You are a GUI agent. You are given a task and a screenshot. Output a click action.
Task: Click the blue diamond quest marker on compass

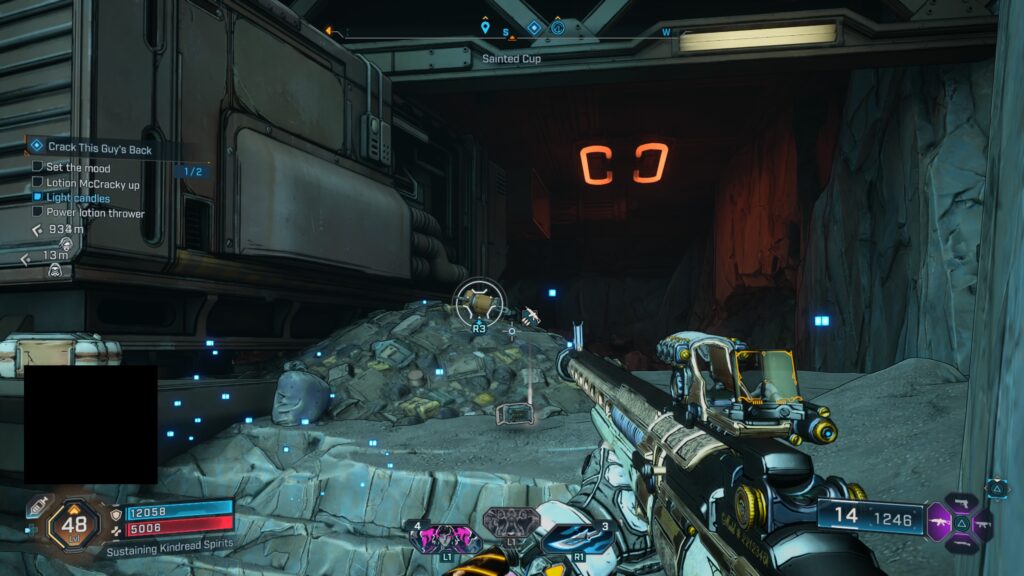click(534, 28)
